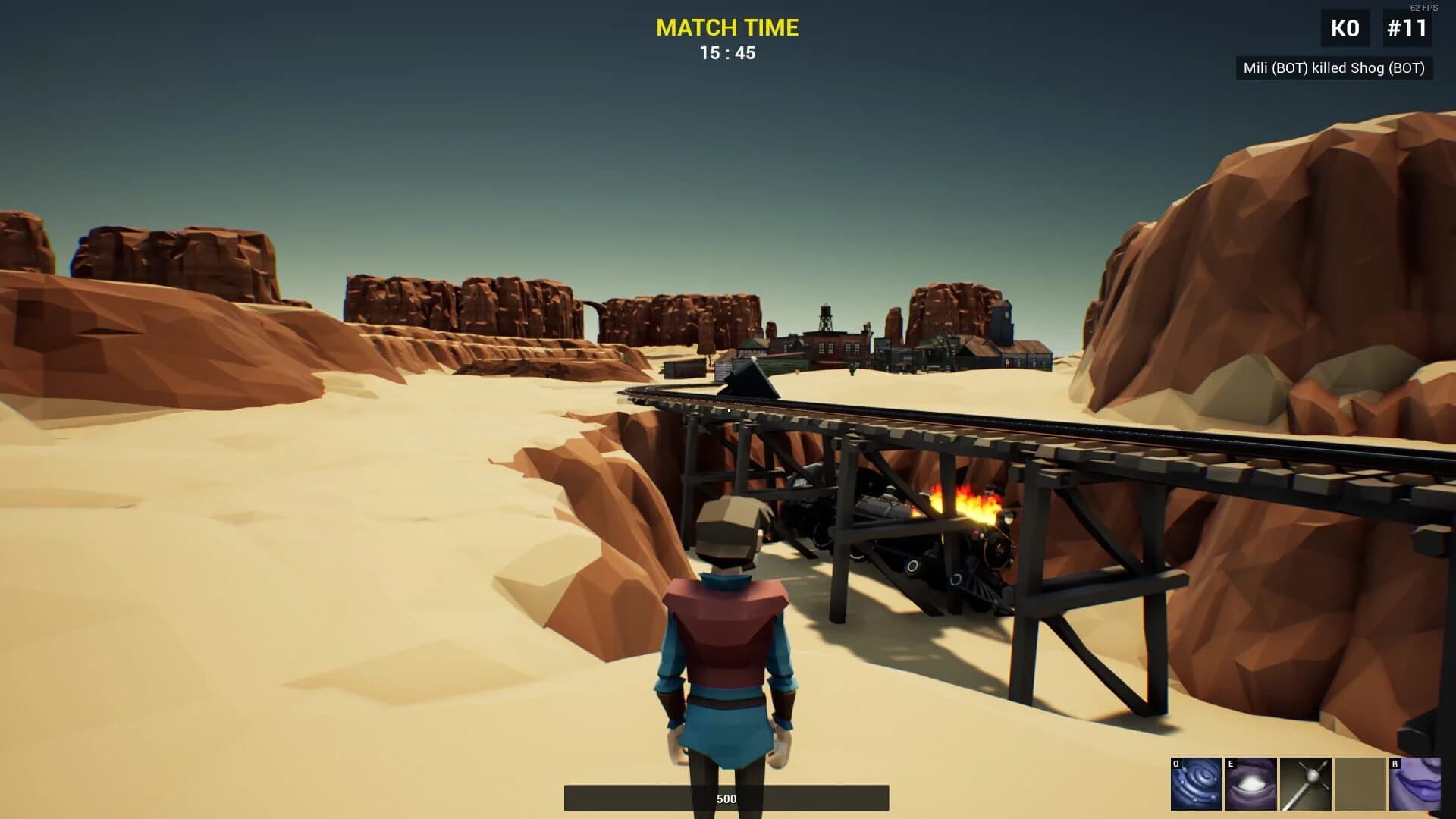Expand the #11 placement indicator

[1407, 27]
